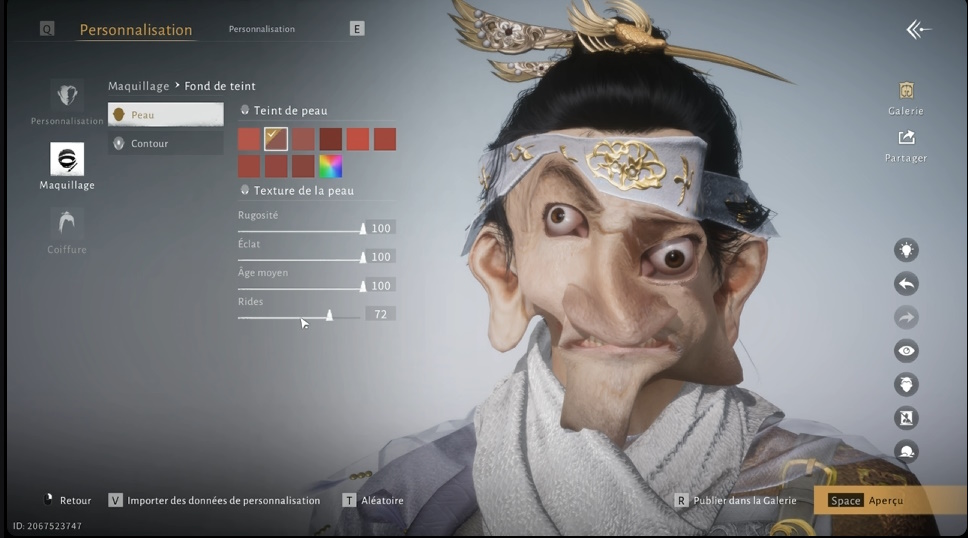Choose the rainbow custom color swatch

coord(330,166)
